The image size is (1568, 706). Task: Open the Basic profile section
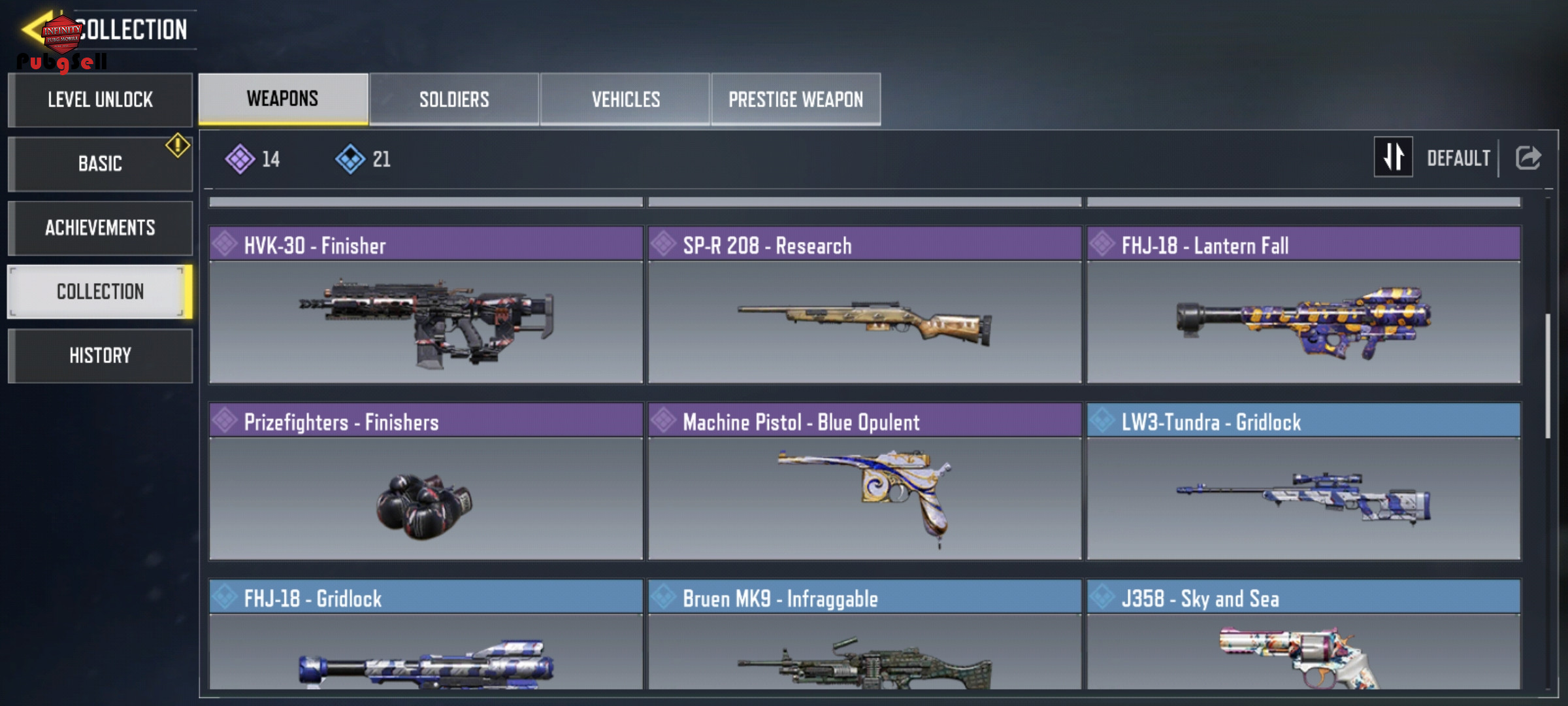click(100, 163)
